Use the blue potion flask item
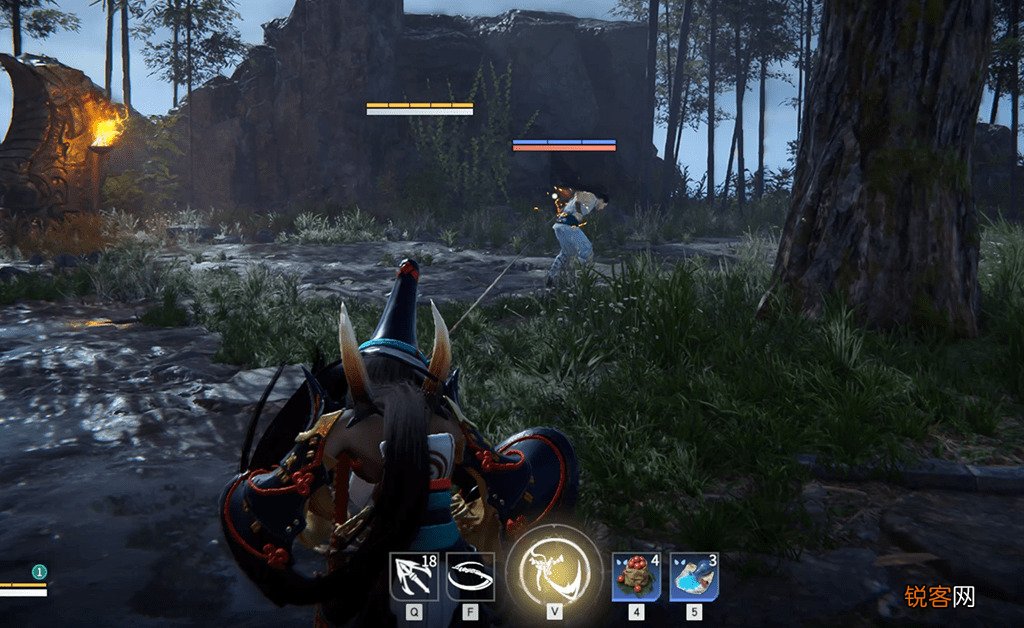Screen dimensions: 1024x628 (x=694, y=577)
